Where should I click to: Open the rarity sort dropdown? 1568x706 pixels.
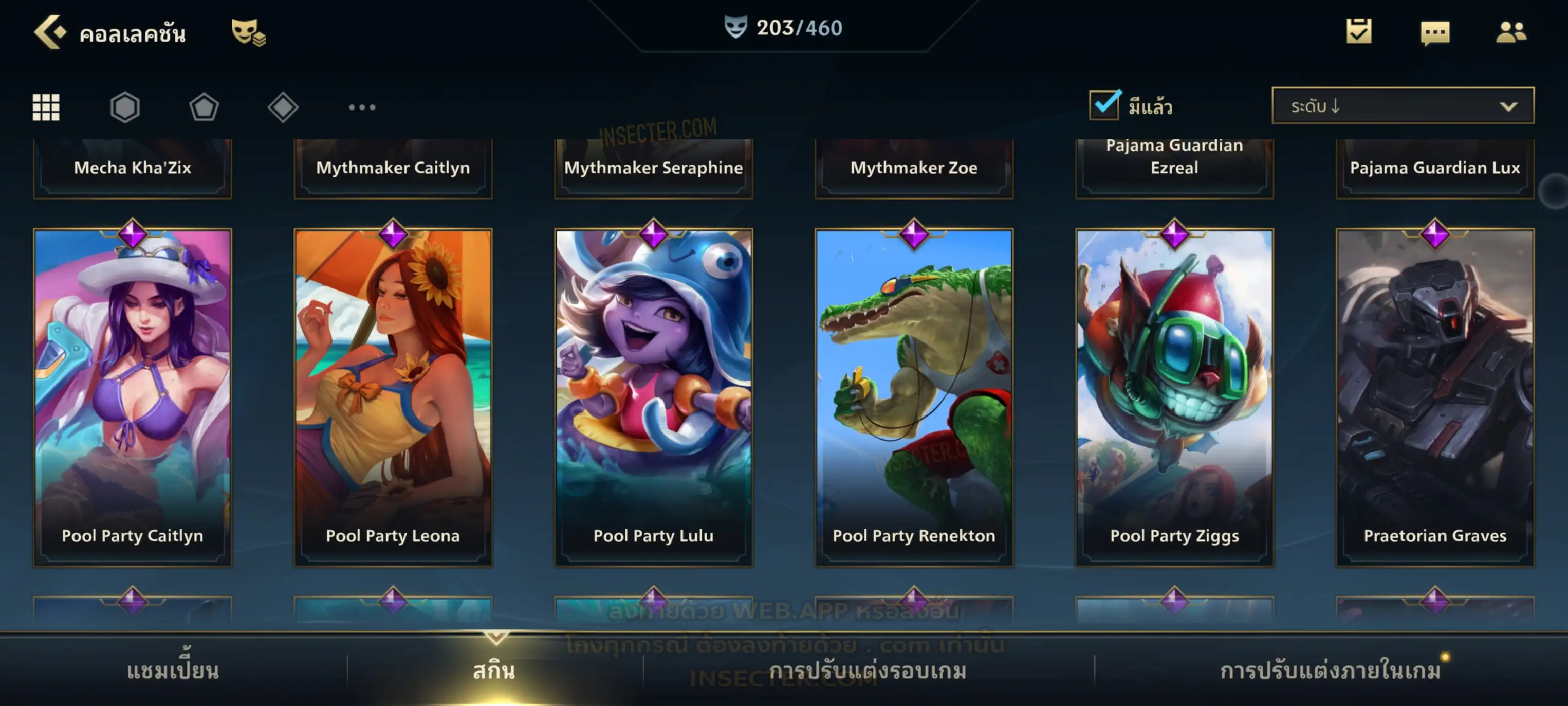pyautogui.click(x=1403, y=106)
